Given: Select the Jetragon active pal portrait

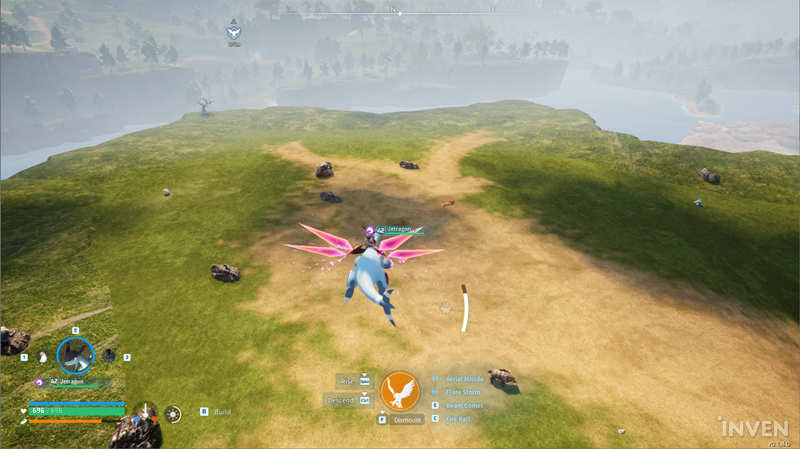Looking at the screenshot, I should coord(75,353).
